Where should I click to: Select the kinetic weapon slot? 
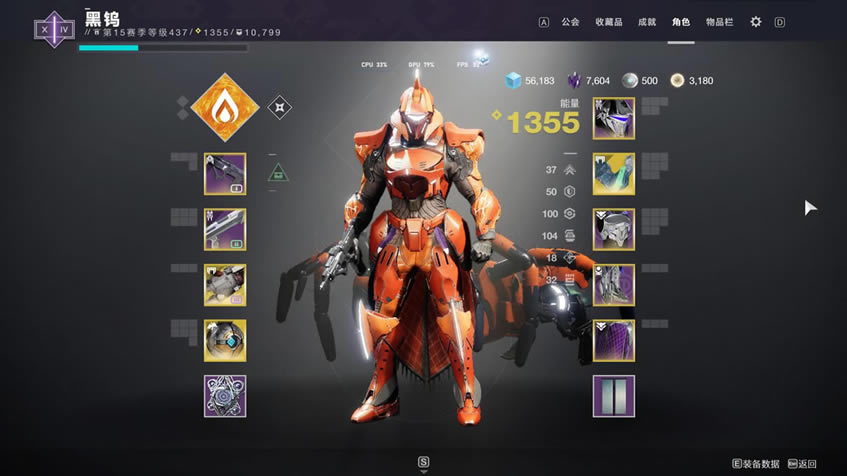224,174
